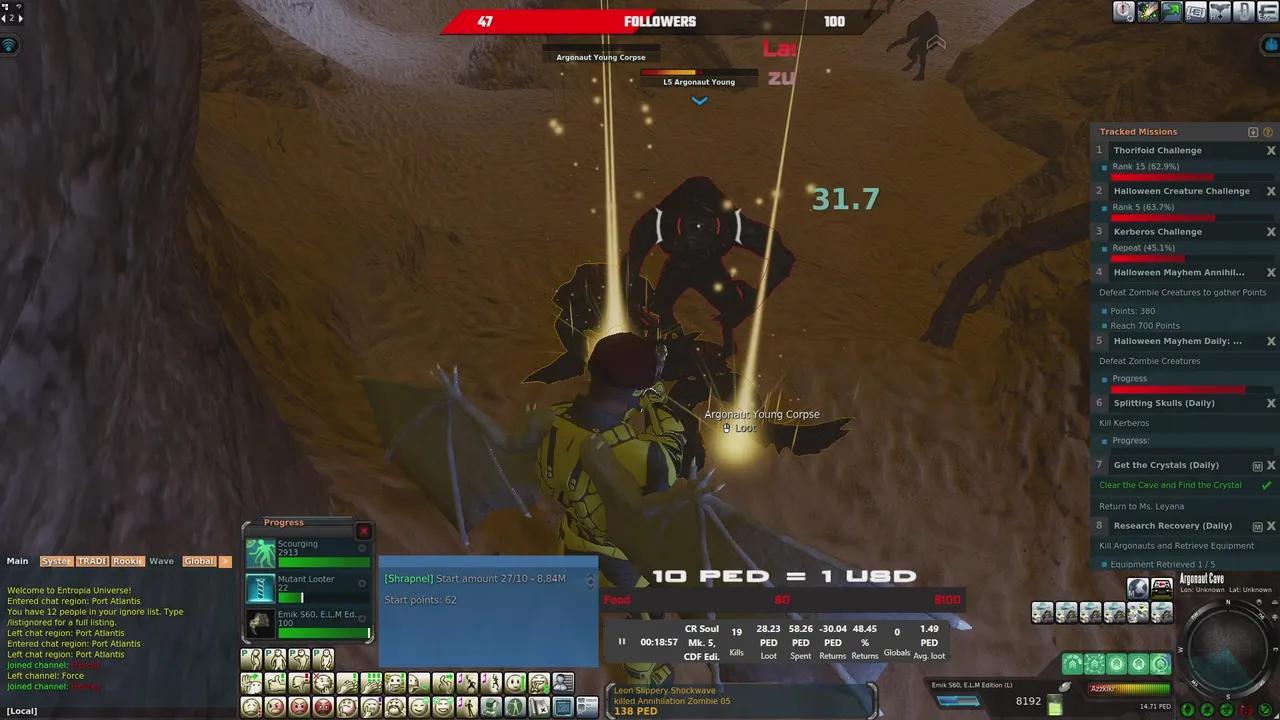Open the Global chat tab

point(198,561)
